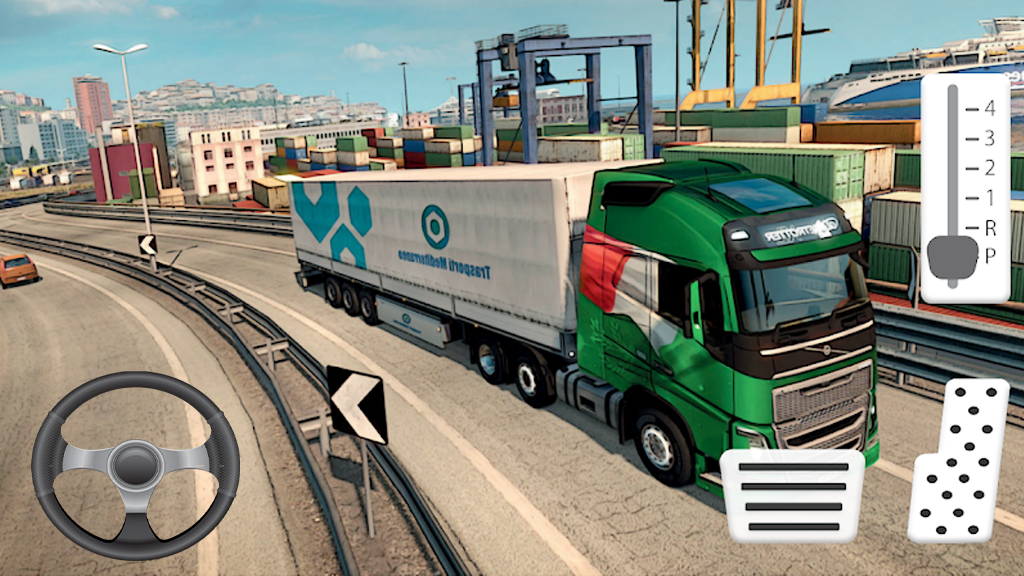This screenshot has width=1024, height=576.
Task: Choose gear 3 on the shifter
Action: point(989,138)
